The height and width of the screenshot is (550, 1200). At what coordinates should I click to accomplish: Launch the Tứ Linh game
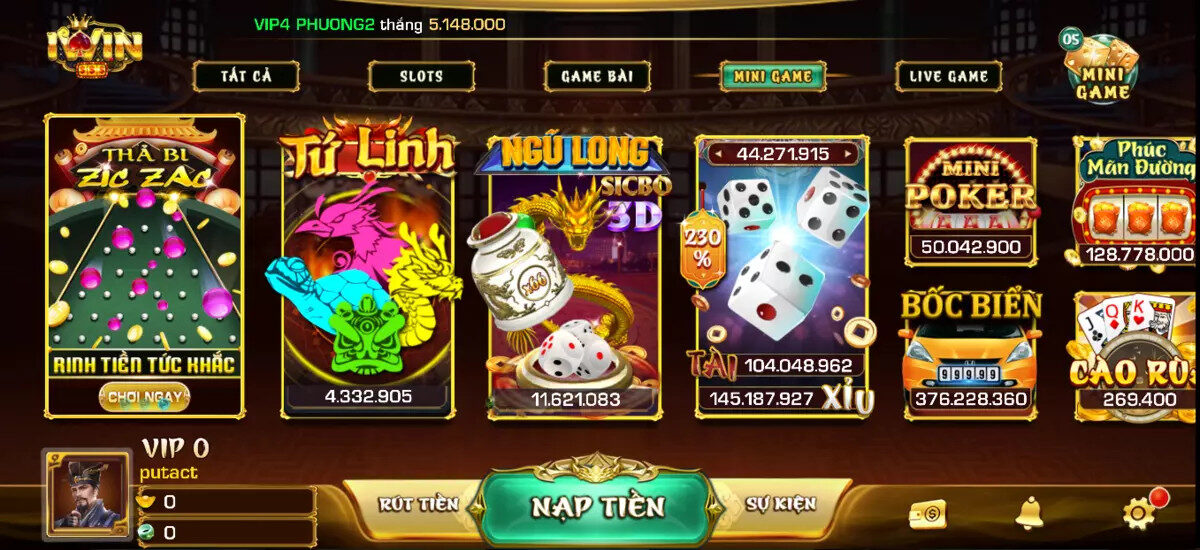[x=367, y=280]
